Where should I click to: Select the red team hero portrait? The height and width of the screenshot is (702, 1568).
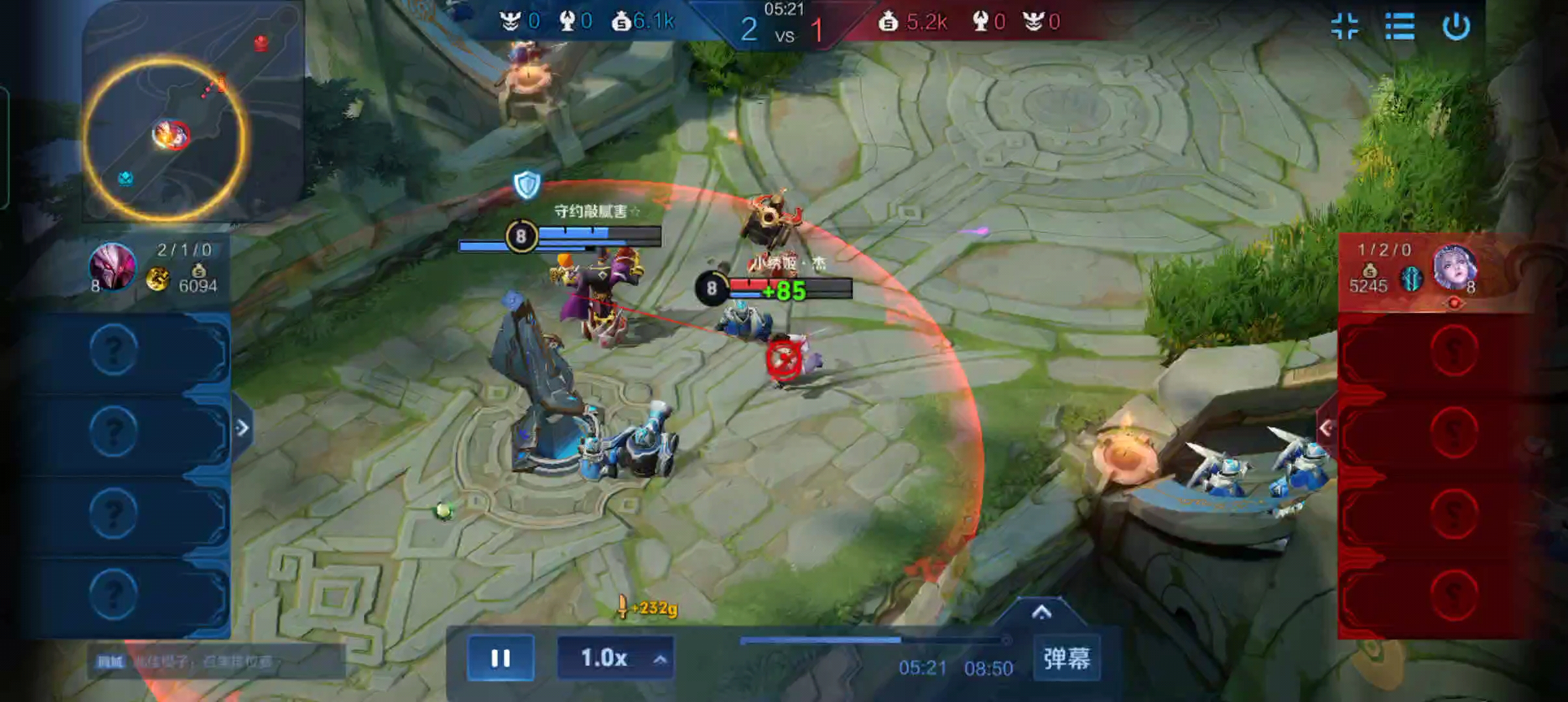point(1454,266)
